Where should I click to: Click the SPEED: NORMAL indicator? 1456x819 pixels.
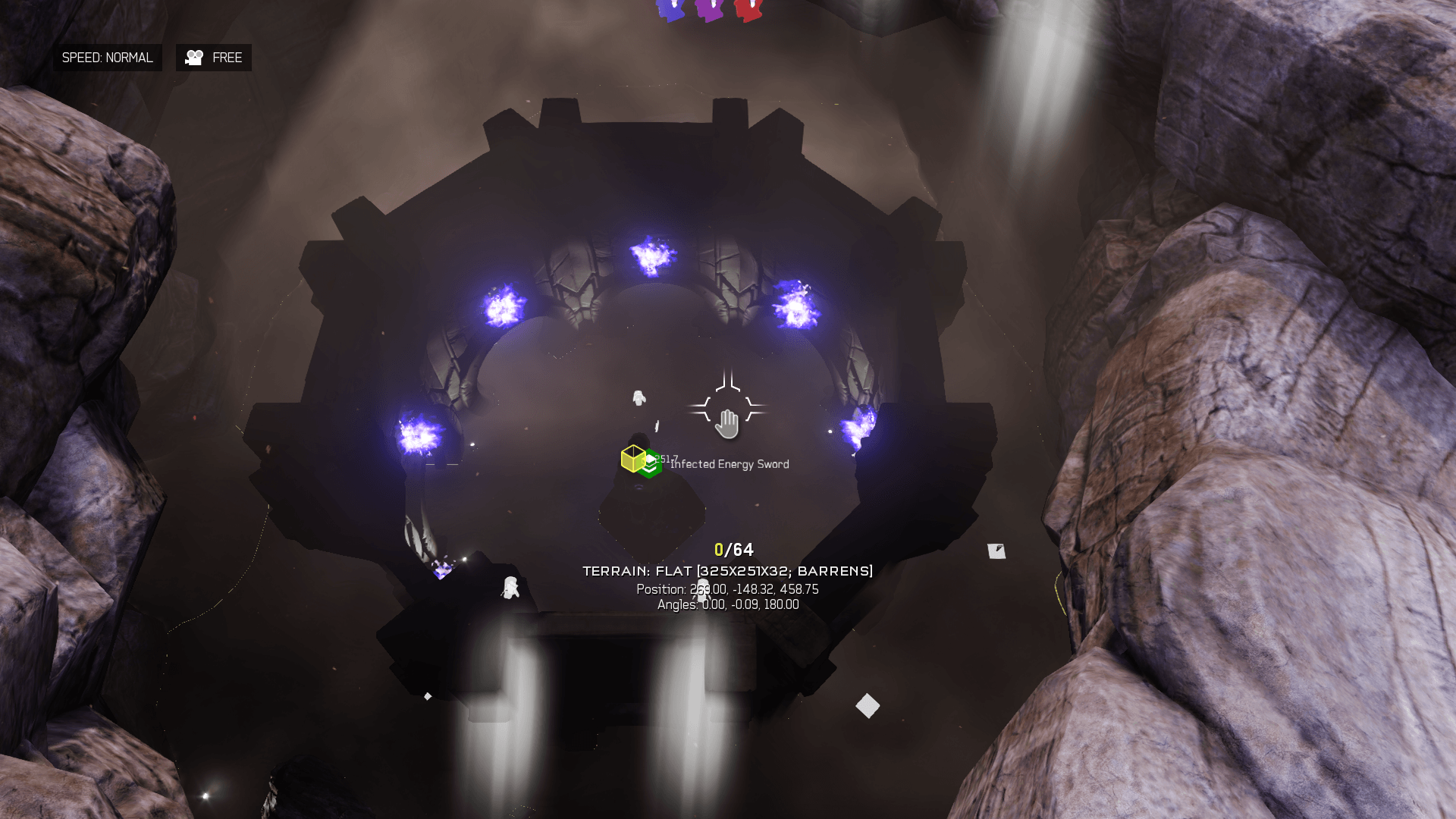tap(107, 58)
